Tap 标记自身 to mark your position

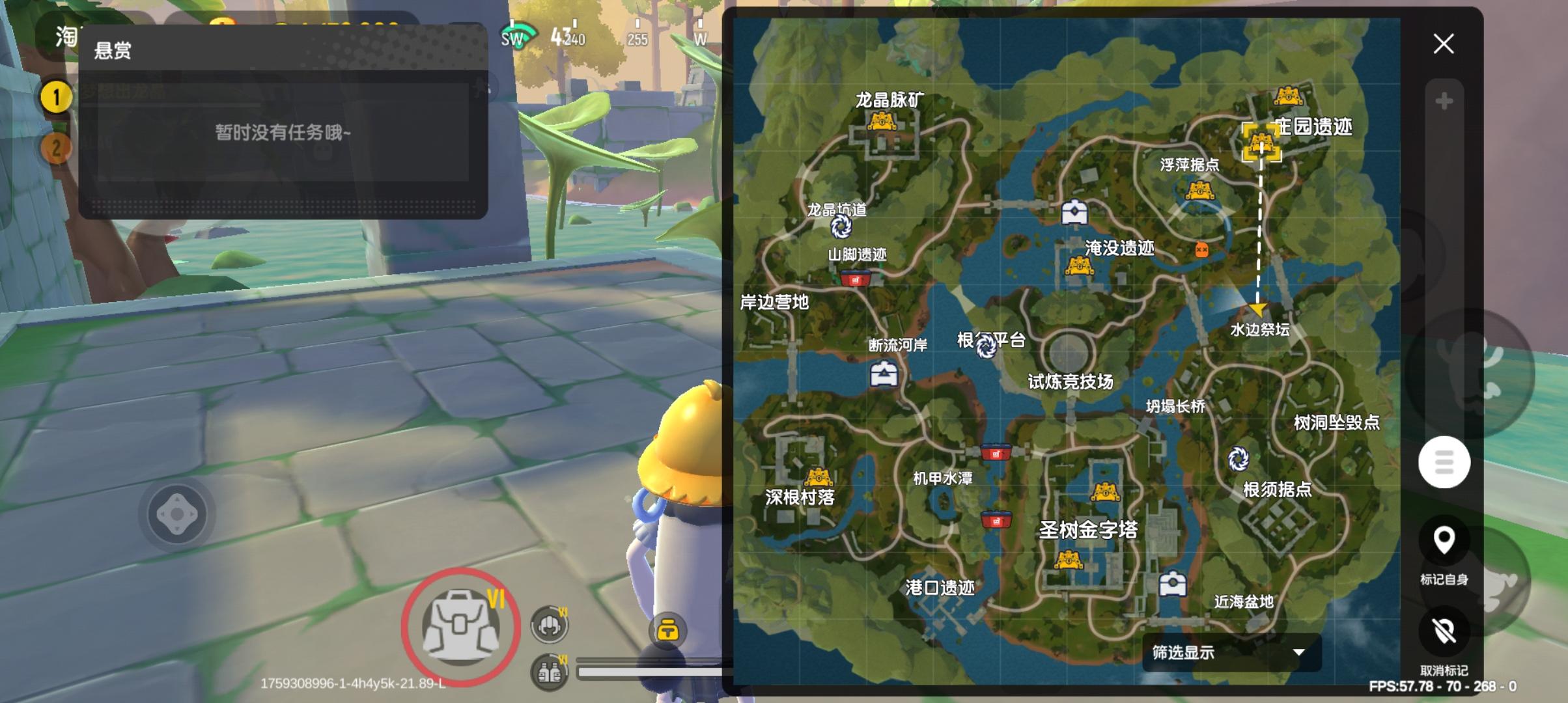click(x=1445, y=539)
